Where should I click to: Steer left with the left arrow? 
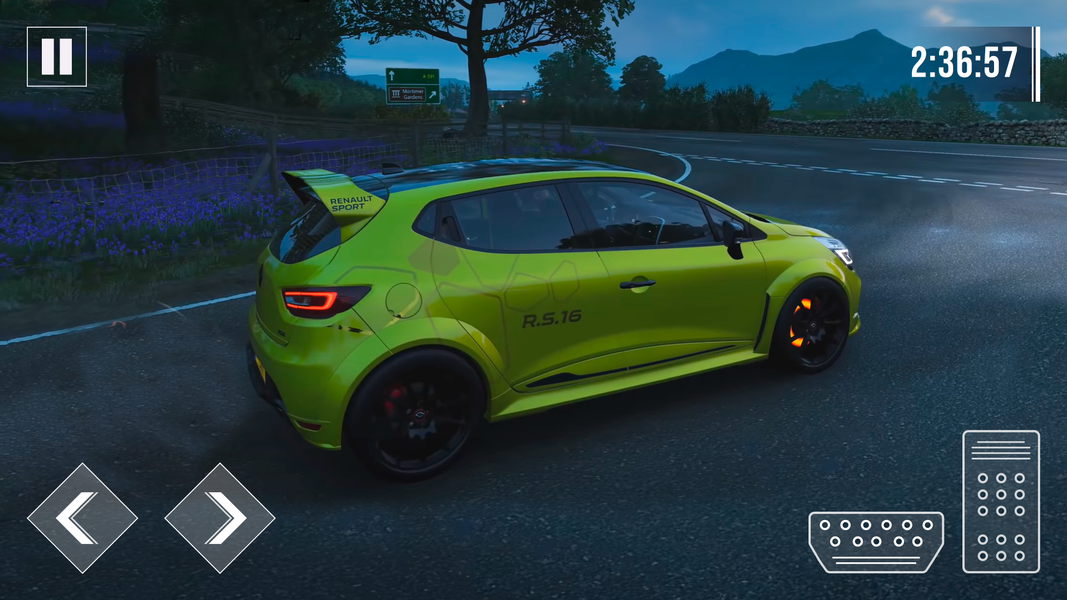[81, 517]
